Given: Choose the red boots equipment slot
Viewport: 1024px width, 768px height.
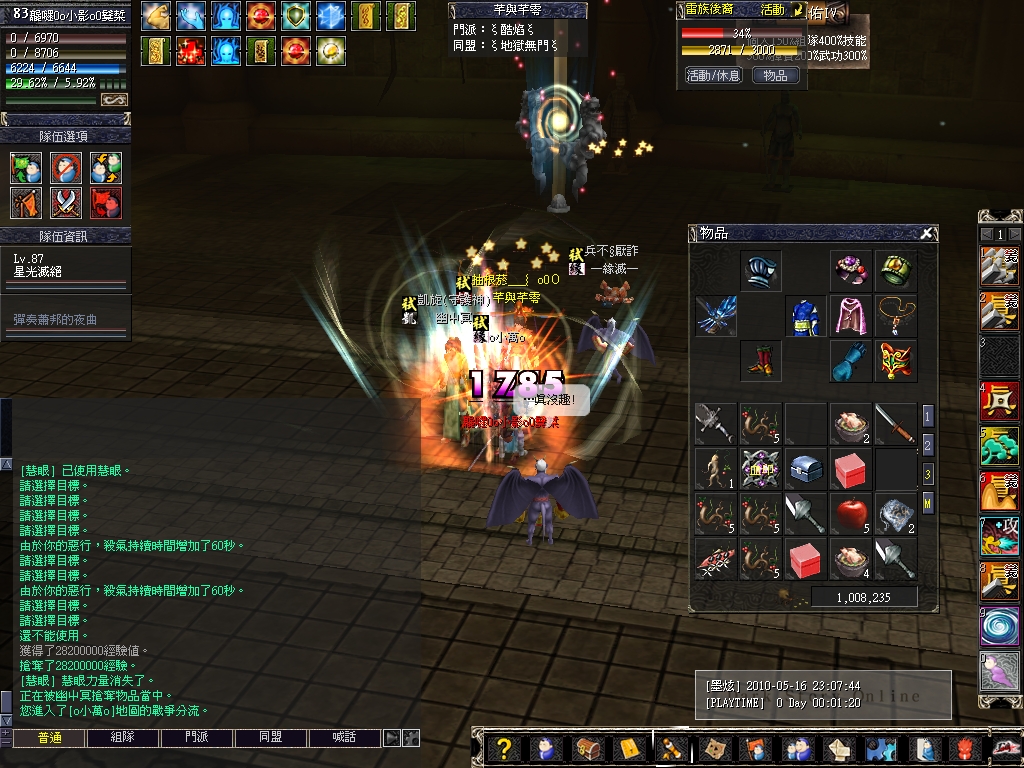Looking at the screenshot, I should click(761, 361).
